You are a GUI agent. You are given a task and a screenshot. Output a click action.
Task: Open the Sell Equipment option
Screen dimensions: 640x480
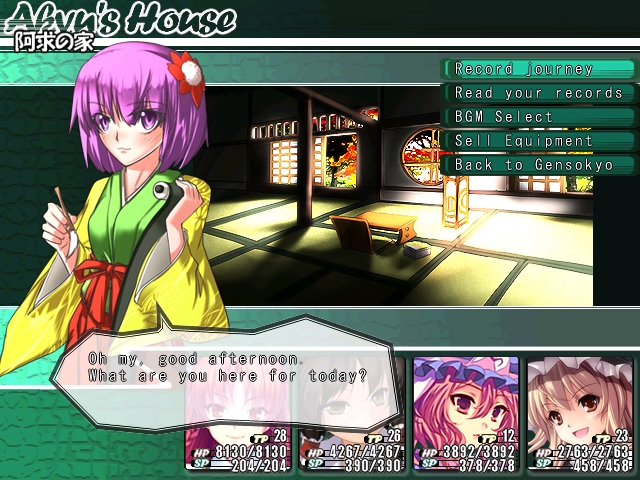tap(538, 140)
